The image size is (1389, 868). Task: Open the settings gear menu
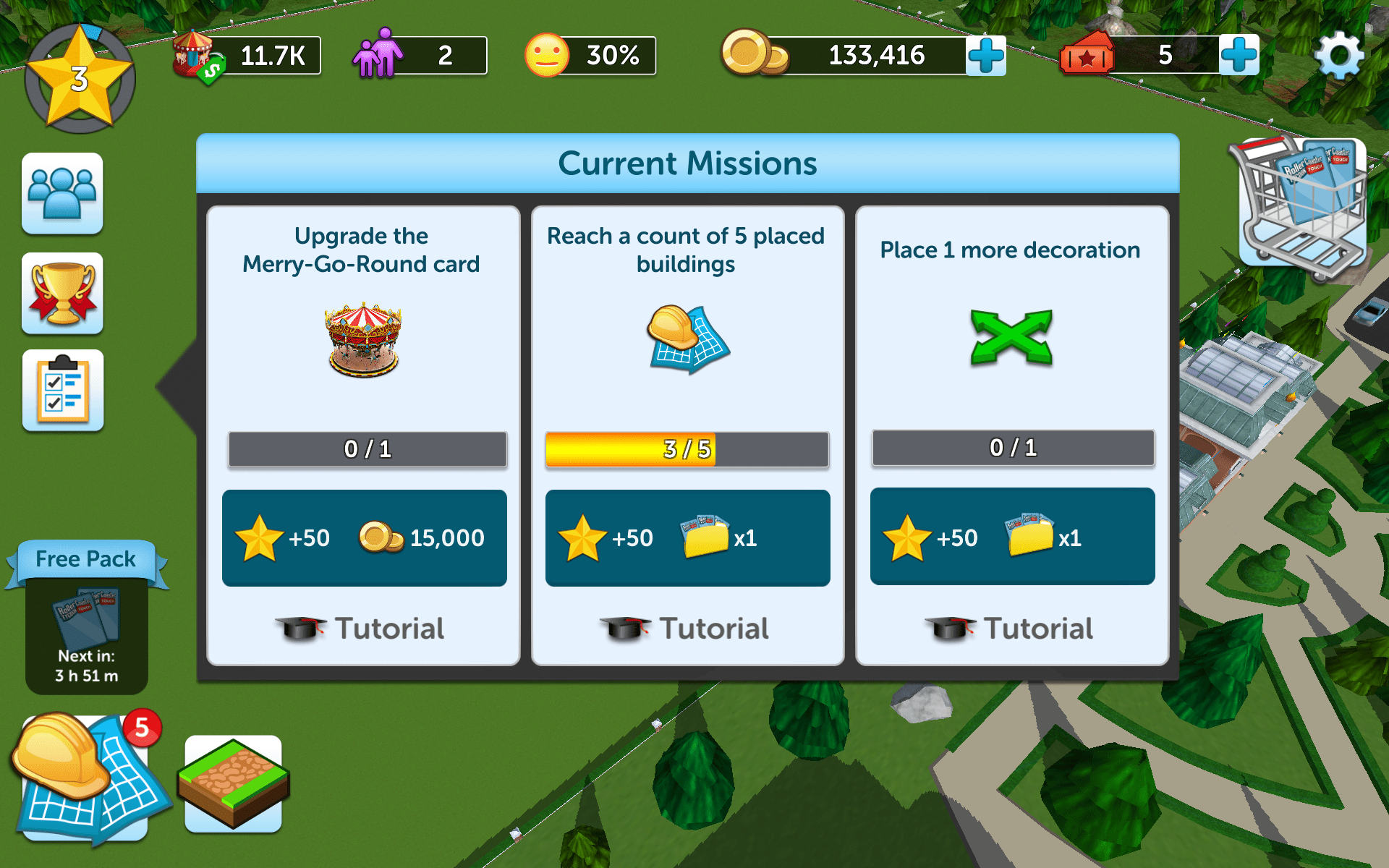click(1339, 55)
